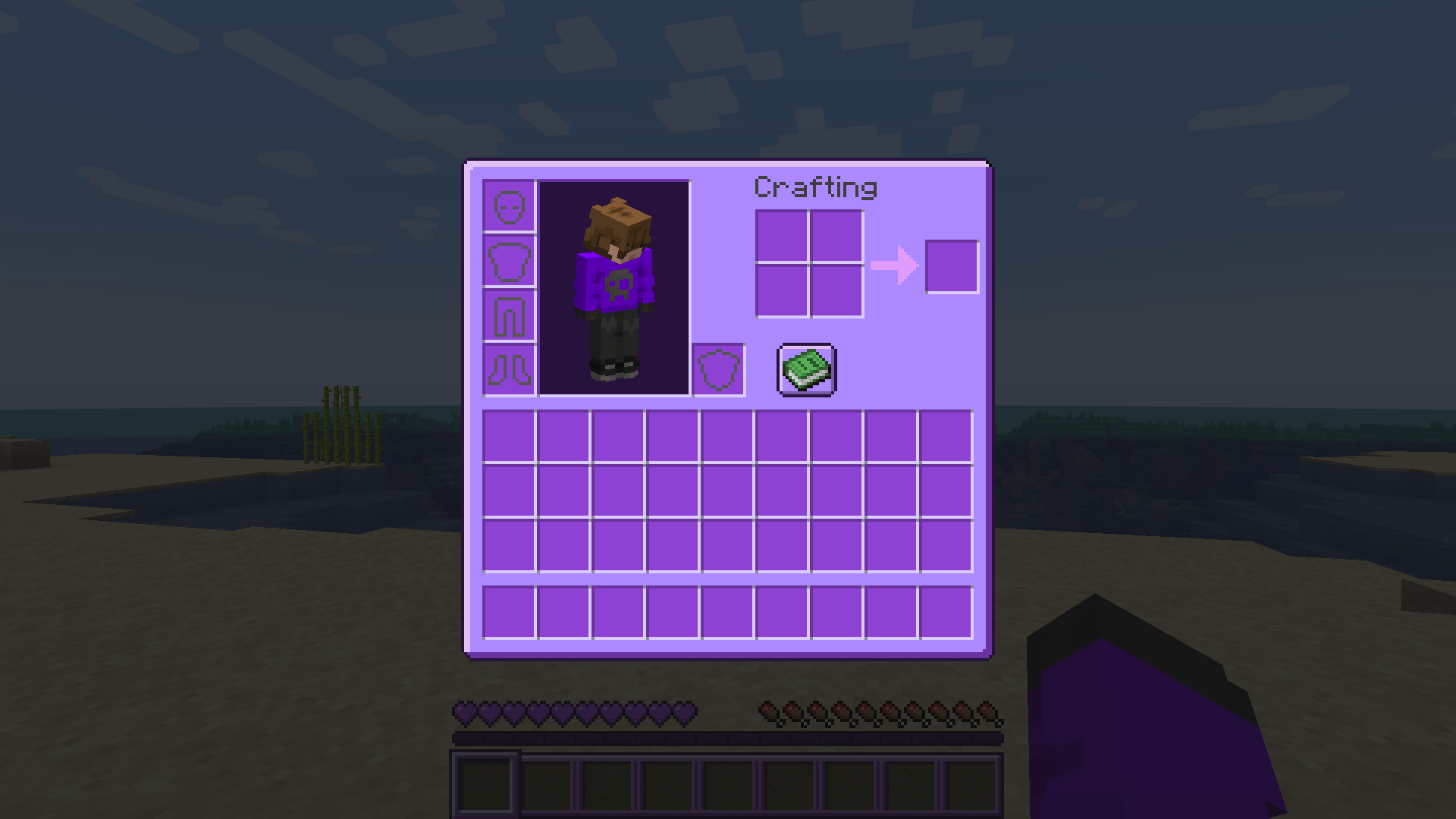The width and height of the screenshot is (1456, 819).
Task: Click the offhand shield slot
Action: (718, 371)
